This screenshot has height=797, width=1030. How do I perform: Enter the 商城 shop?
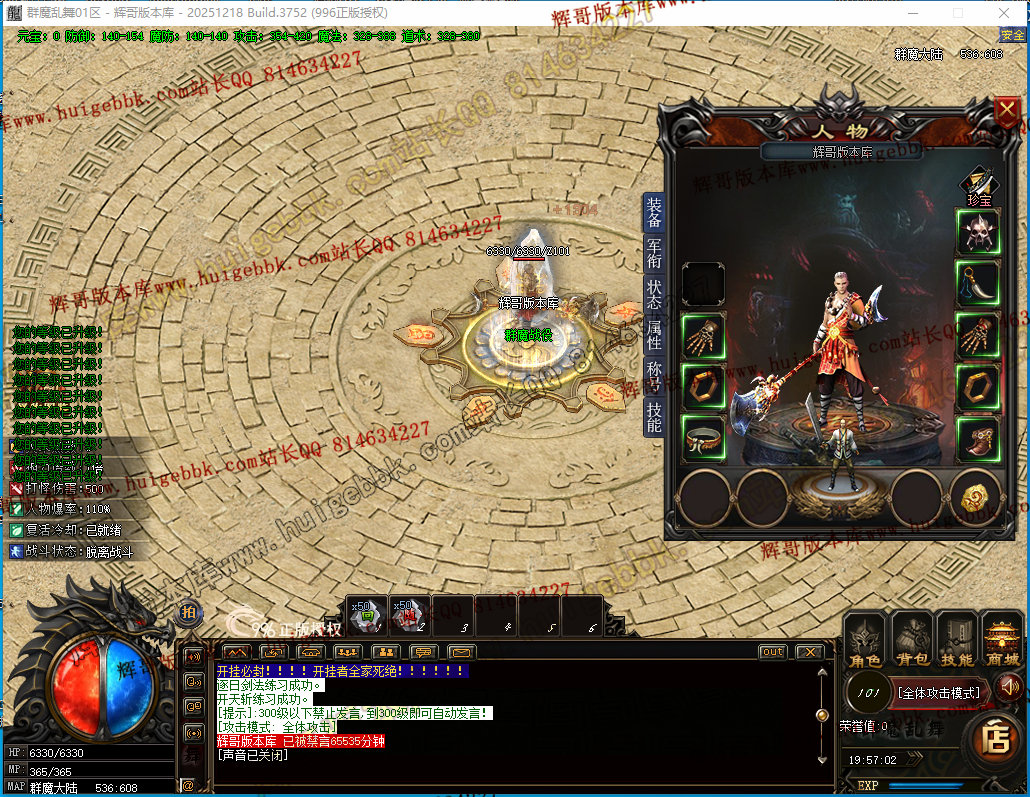pyautogui.click(x=1002, y=640)
